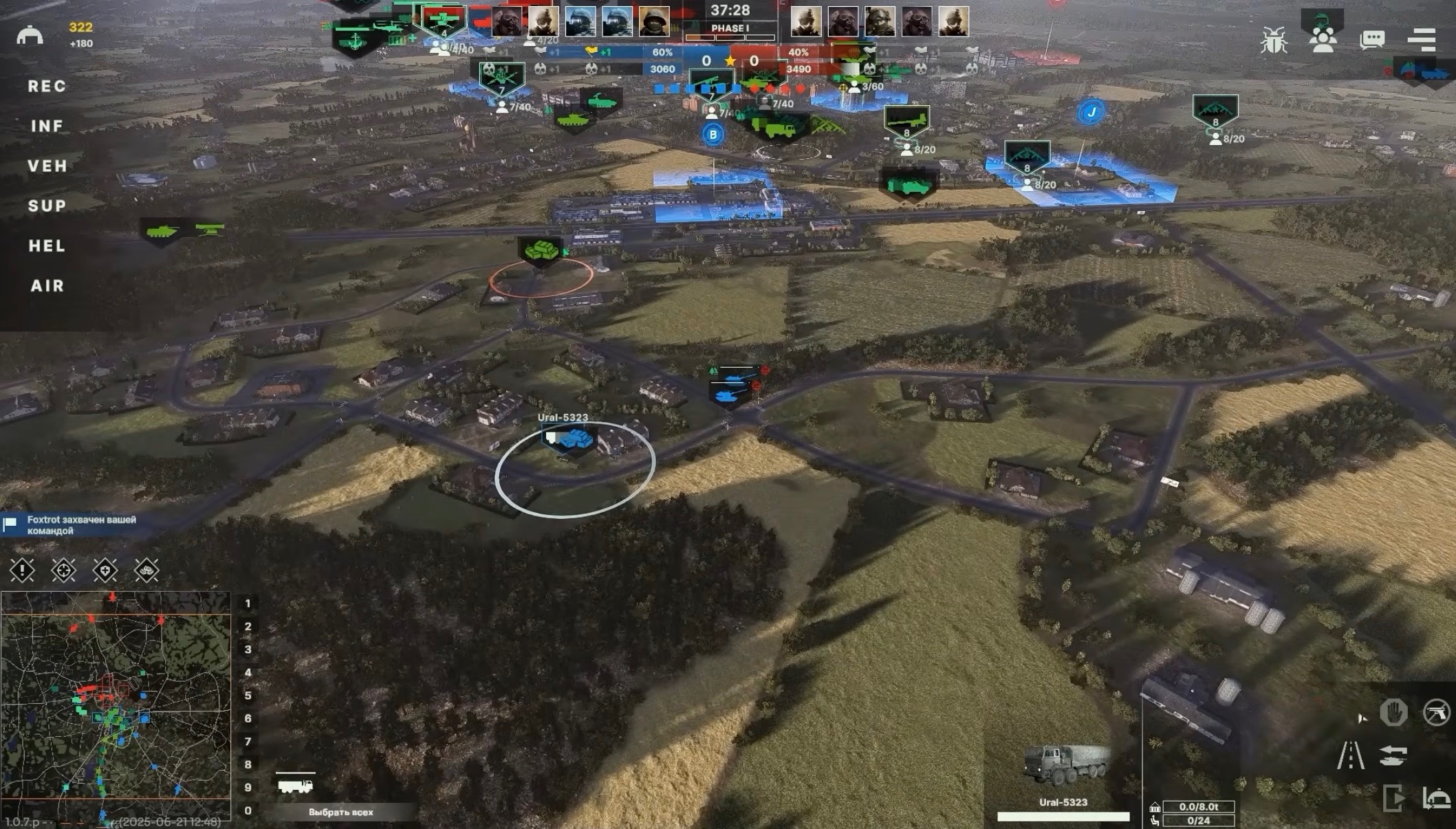1456x829 pixels.
Task: Open the REC unit category
Action: pos(47,87)
